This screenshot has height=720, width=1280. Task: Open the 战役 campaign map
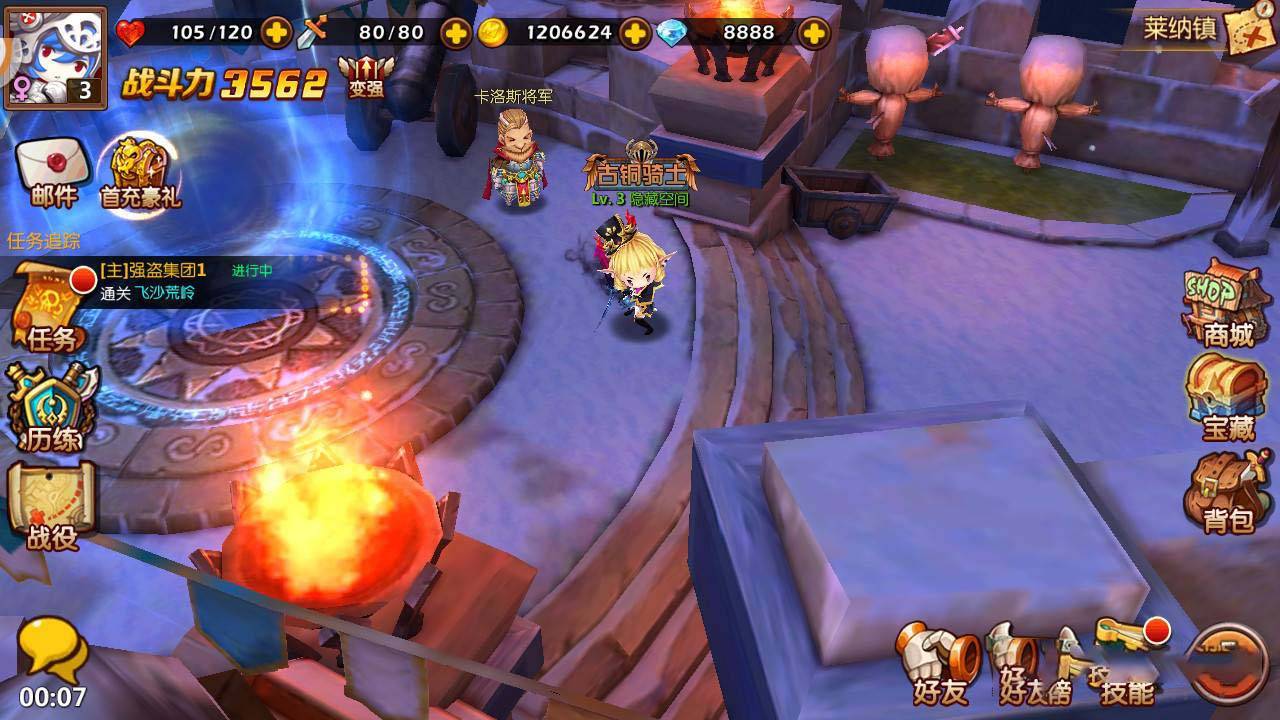pos(52,505)
